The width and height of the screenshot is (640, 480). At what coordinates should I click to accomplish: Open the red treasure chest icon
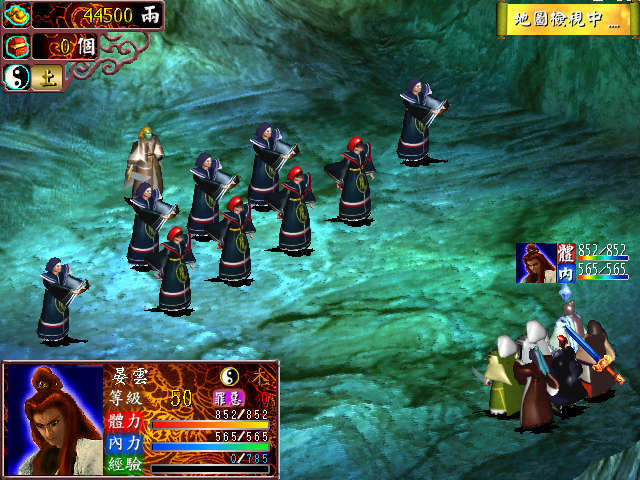[17, 46]
